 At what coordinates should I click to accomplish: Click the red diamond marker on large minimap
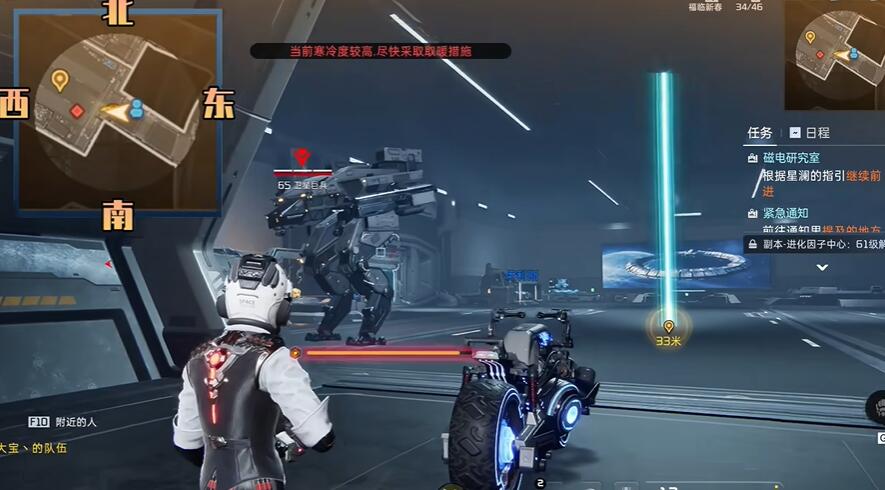pyautogui.click(x=77, y=111)
